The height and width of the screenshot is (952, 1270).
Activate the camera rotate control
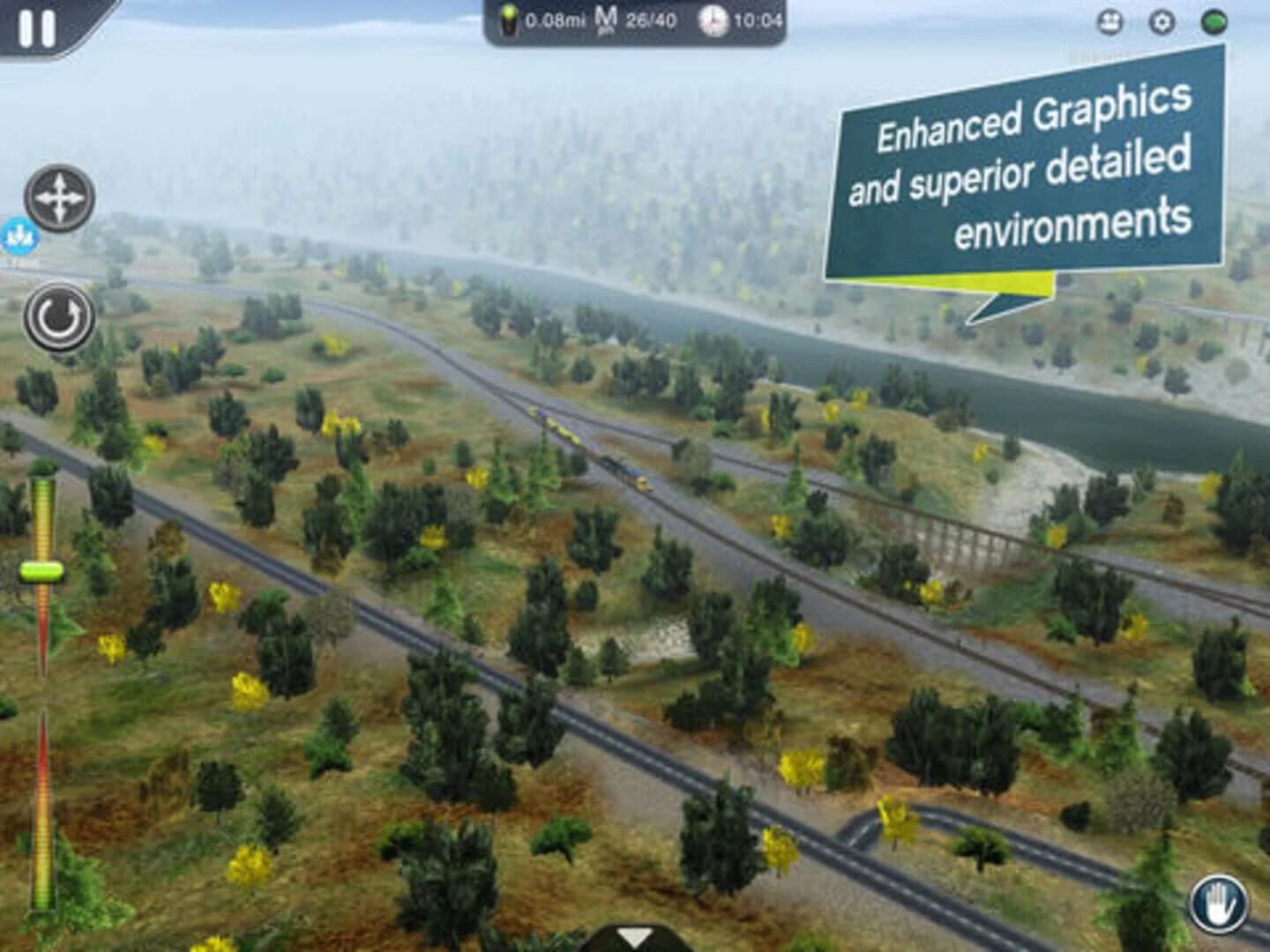pos(58,319)
